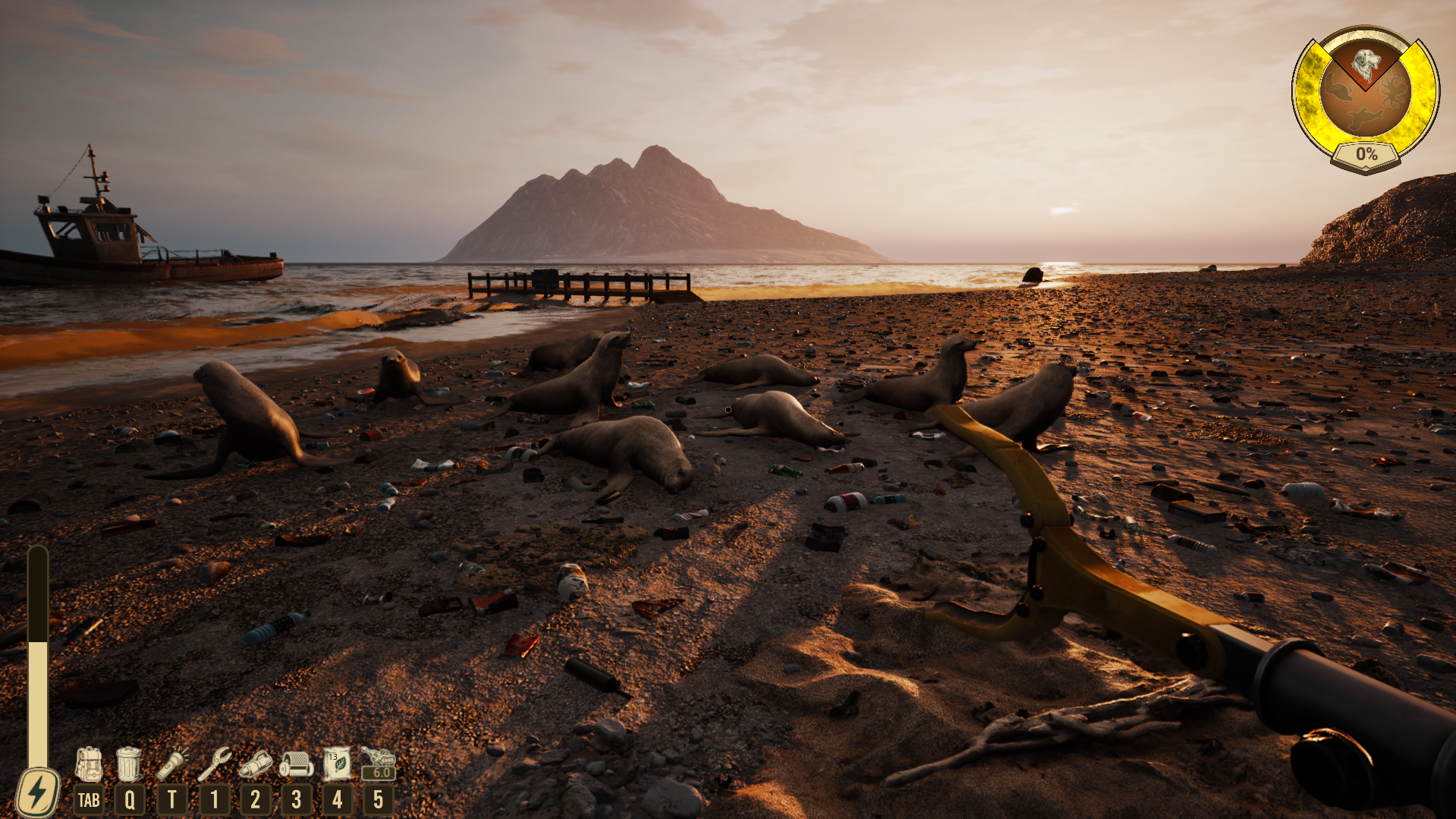Select the handheld vacuum tool
The image size is (1456, 819).
pos(256,764)
